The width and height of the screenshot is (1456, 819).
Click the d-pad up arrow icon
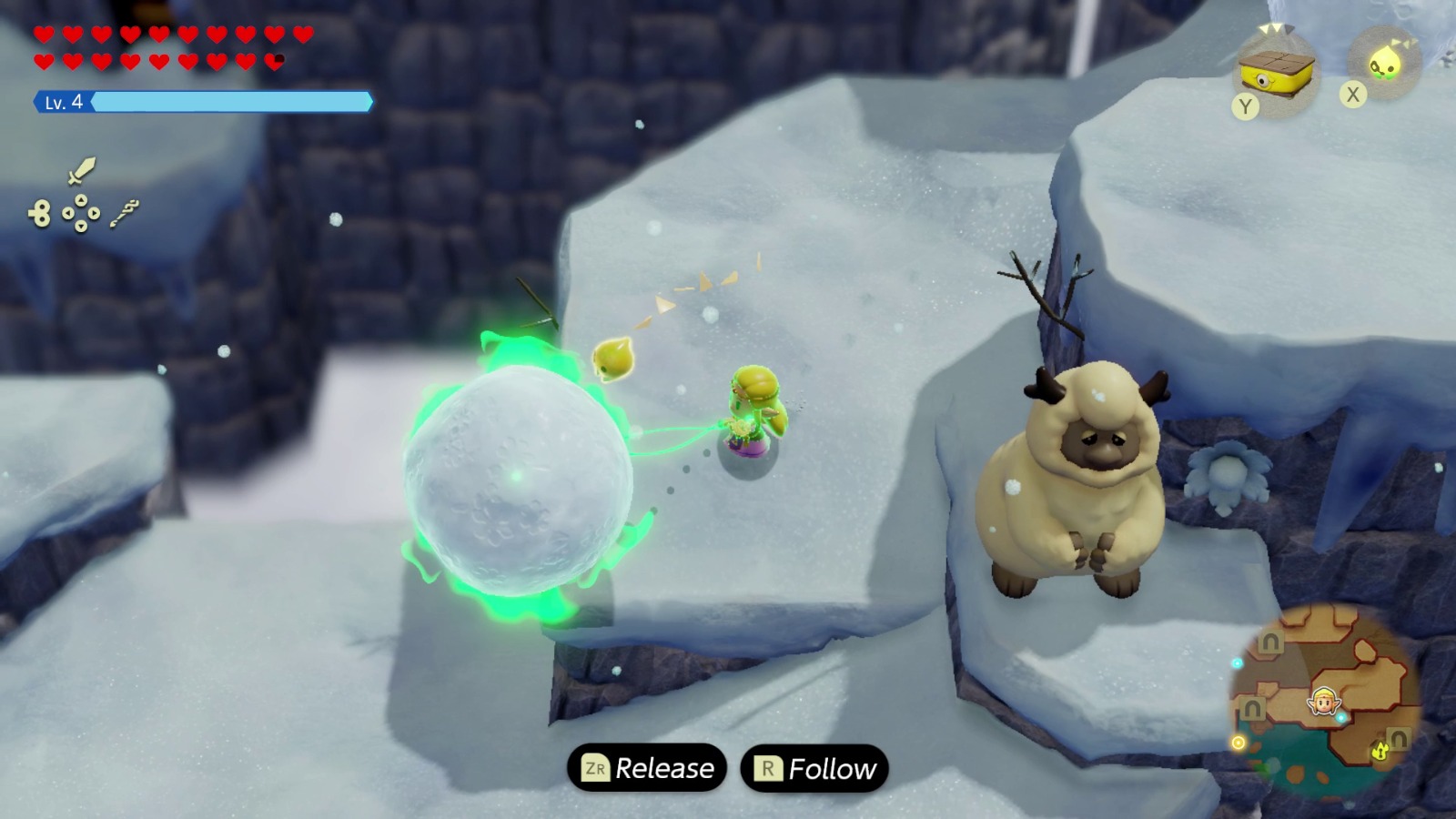(81, 201)
